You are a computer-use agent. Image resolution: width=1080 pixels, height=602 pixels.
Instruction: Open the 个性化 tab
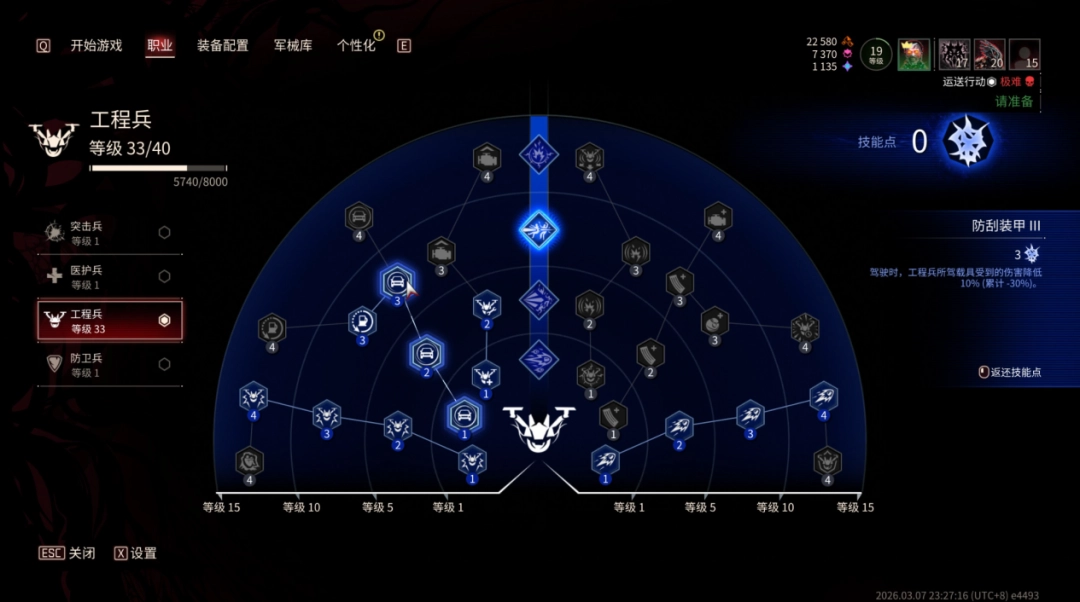pos(356,45)
